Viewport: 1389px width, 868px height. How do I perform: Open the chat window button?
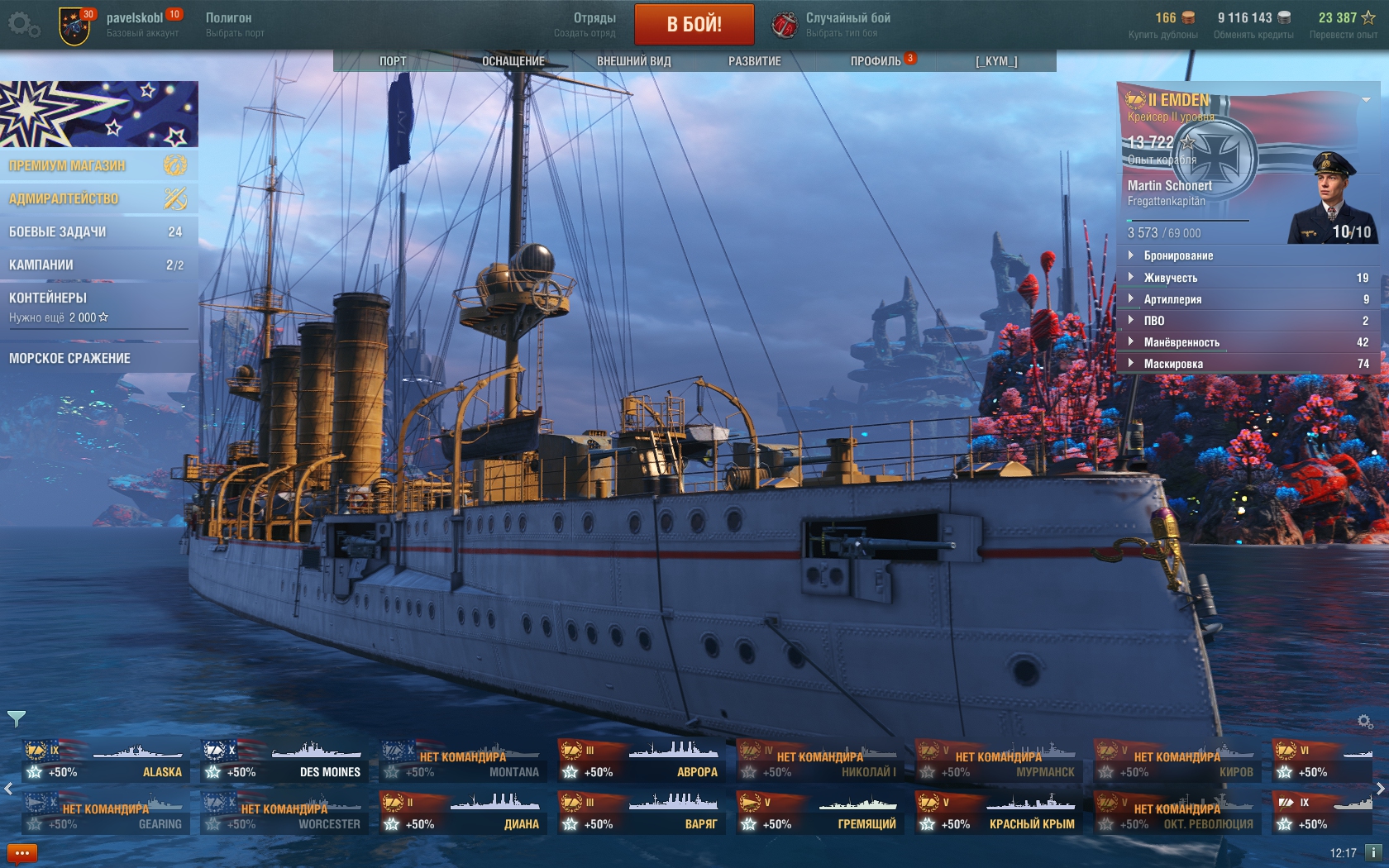pos(22,853)
